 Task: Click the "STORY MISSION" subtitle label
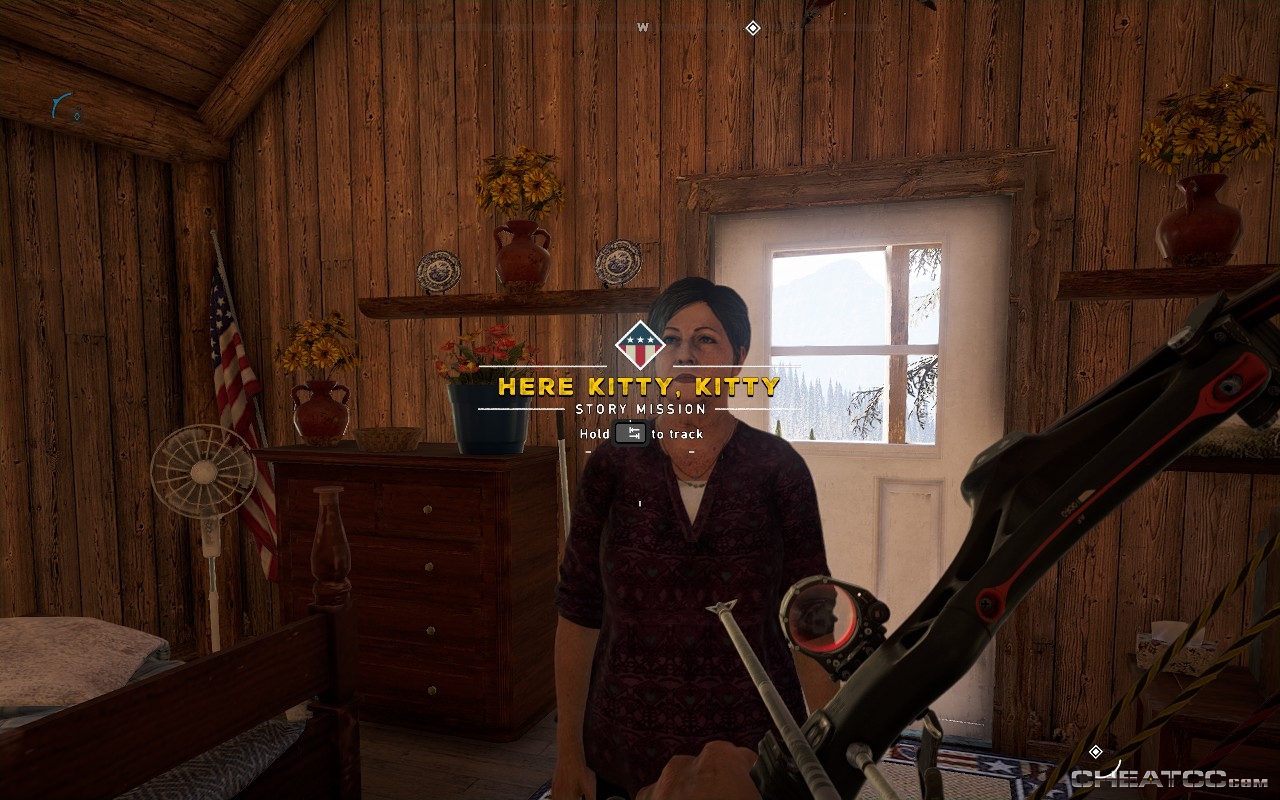click(640, 408)
